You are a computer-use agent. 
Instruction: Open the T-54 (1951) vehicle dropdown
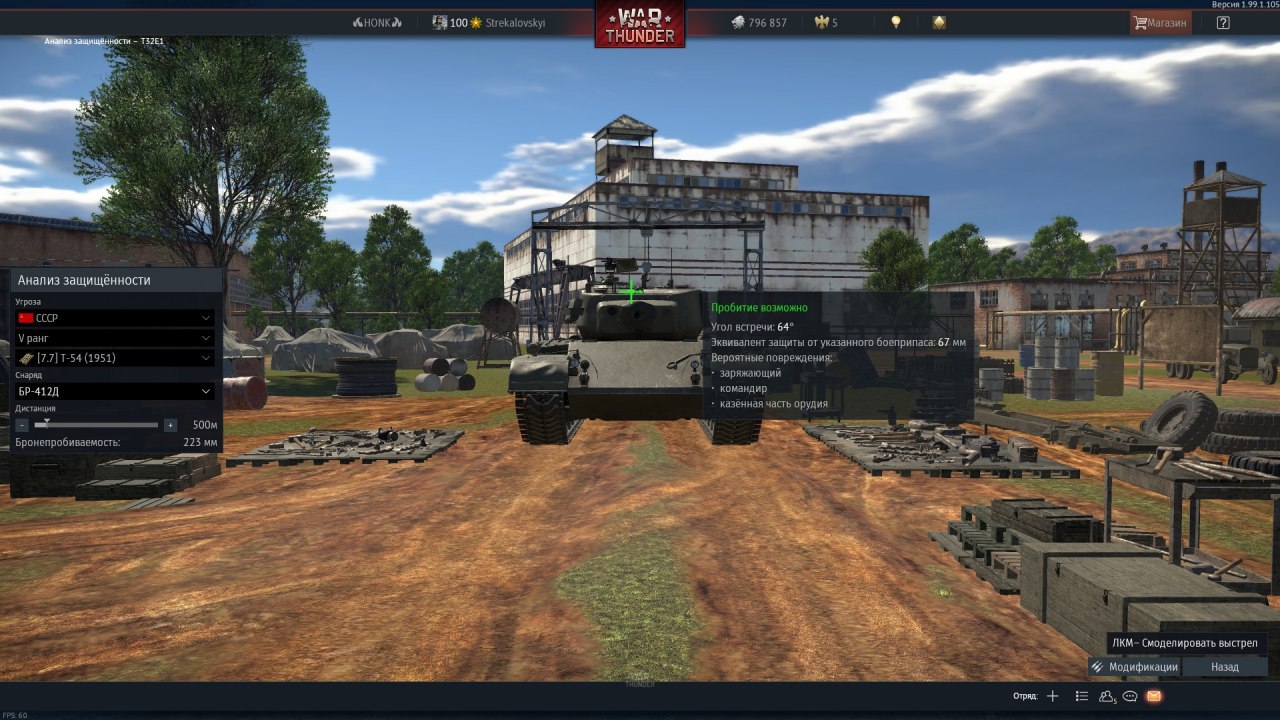point(115,358)
